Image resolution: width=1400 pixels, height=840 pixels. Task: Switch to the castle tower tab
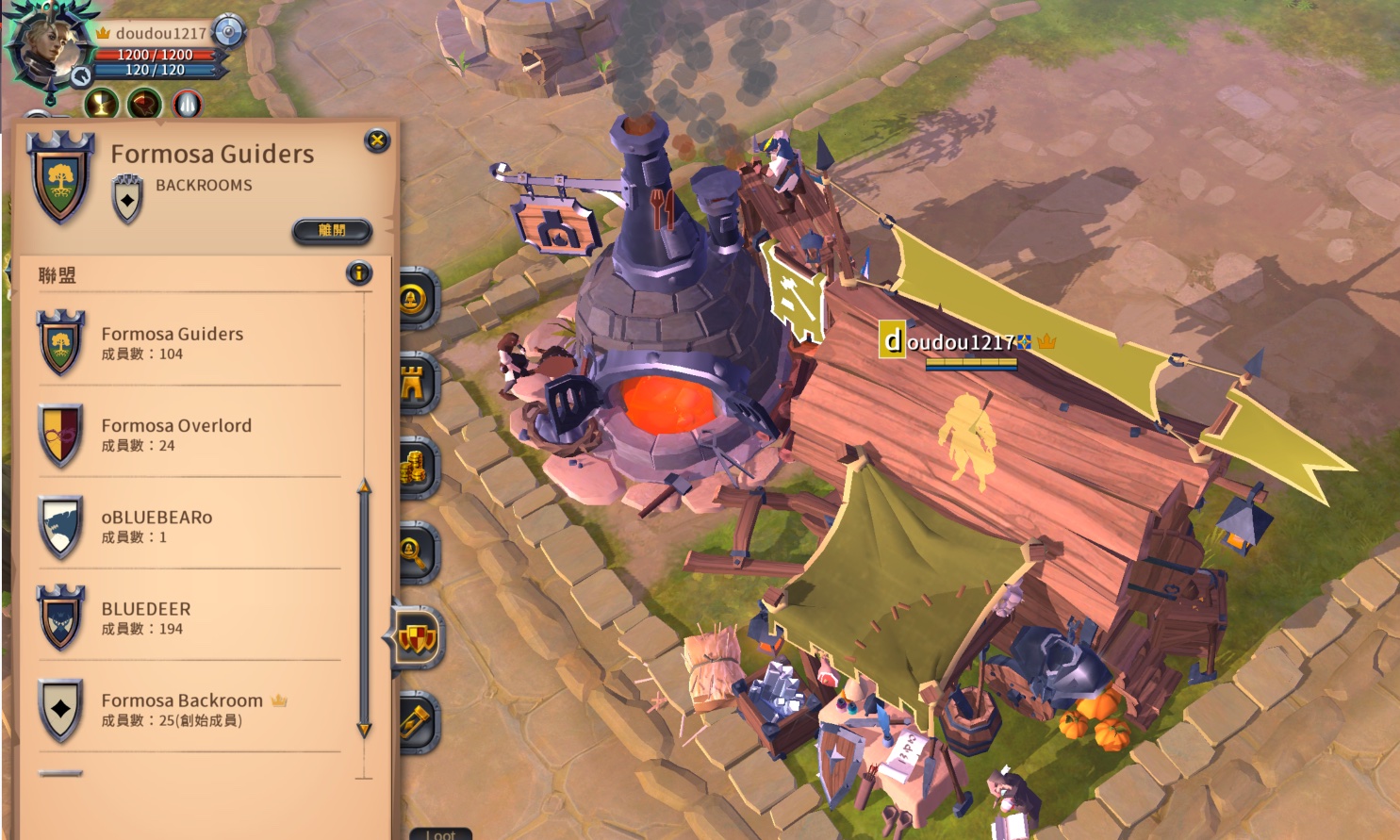pos(415,384)
